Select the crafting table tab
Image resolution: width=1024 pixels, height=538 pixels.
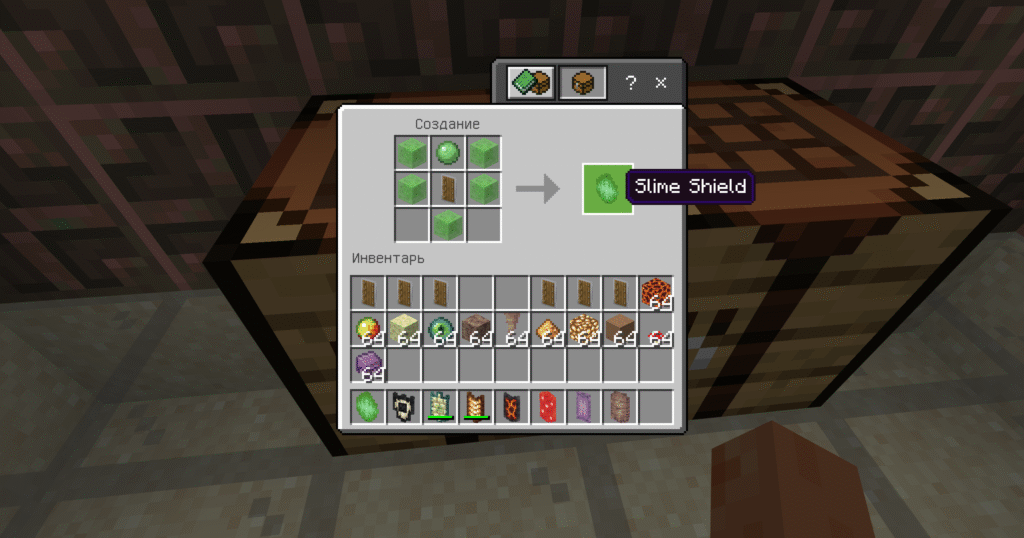pyautogui.click(x=581, y=84)
